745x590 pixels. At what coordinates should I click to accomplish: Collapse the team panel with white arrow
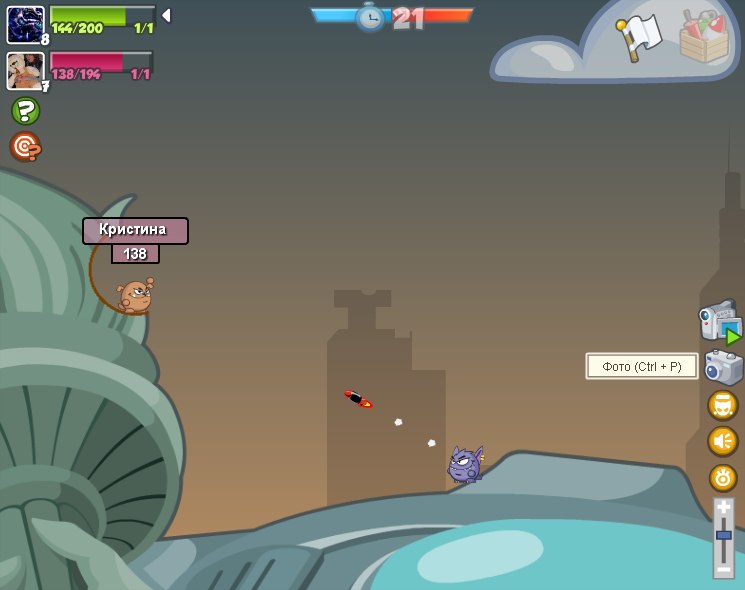point(166,16)
